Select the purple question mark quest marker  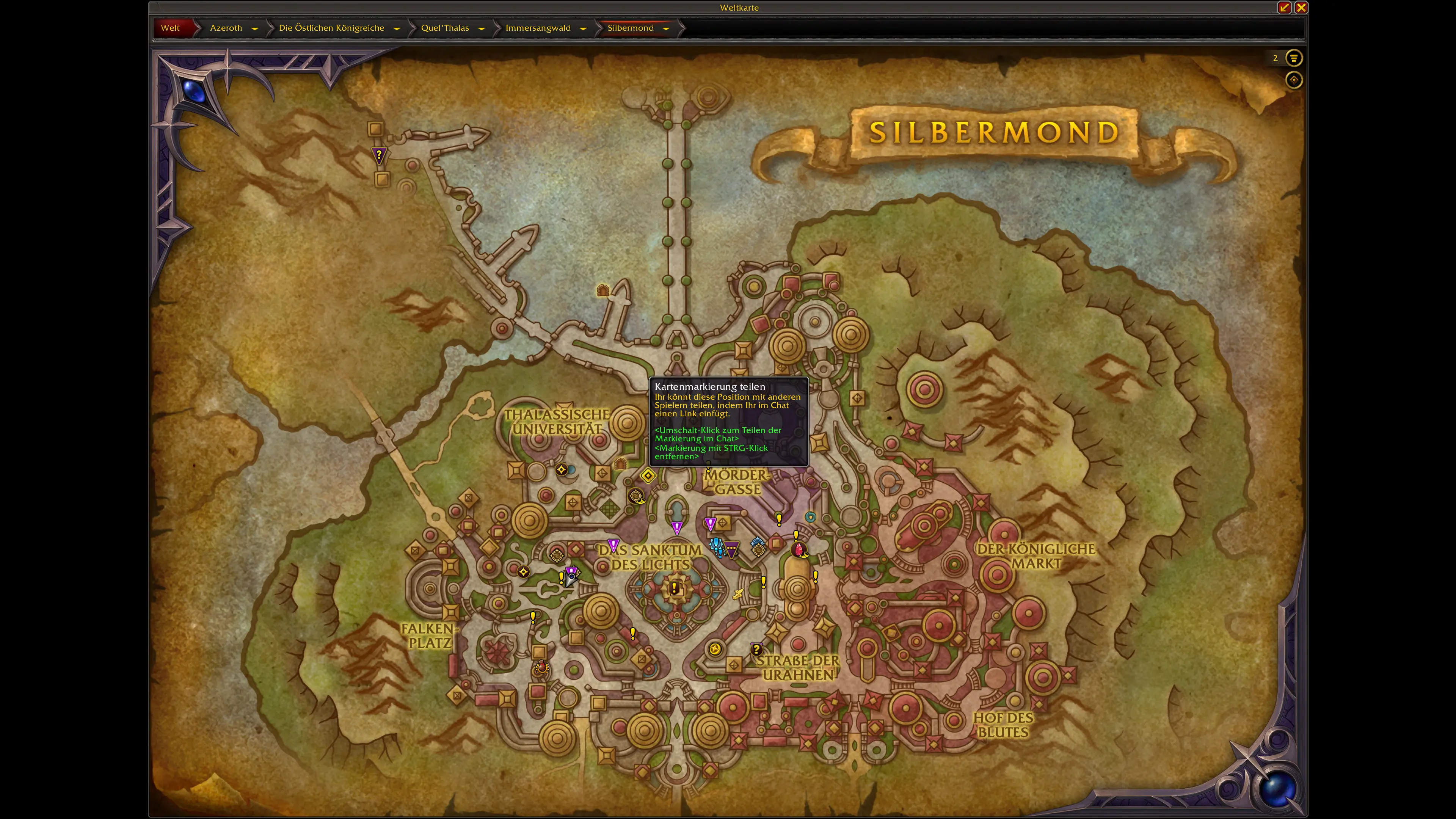[x=379, y=154]
